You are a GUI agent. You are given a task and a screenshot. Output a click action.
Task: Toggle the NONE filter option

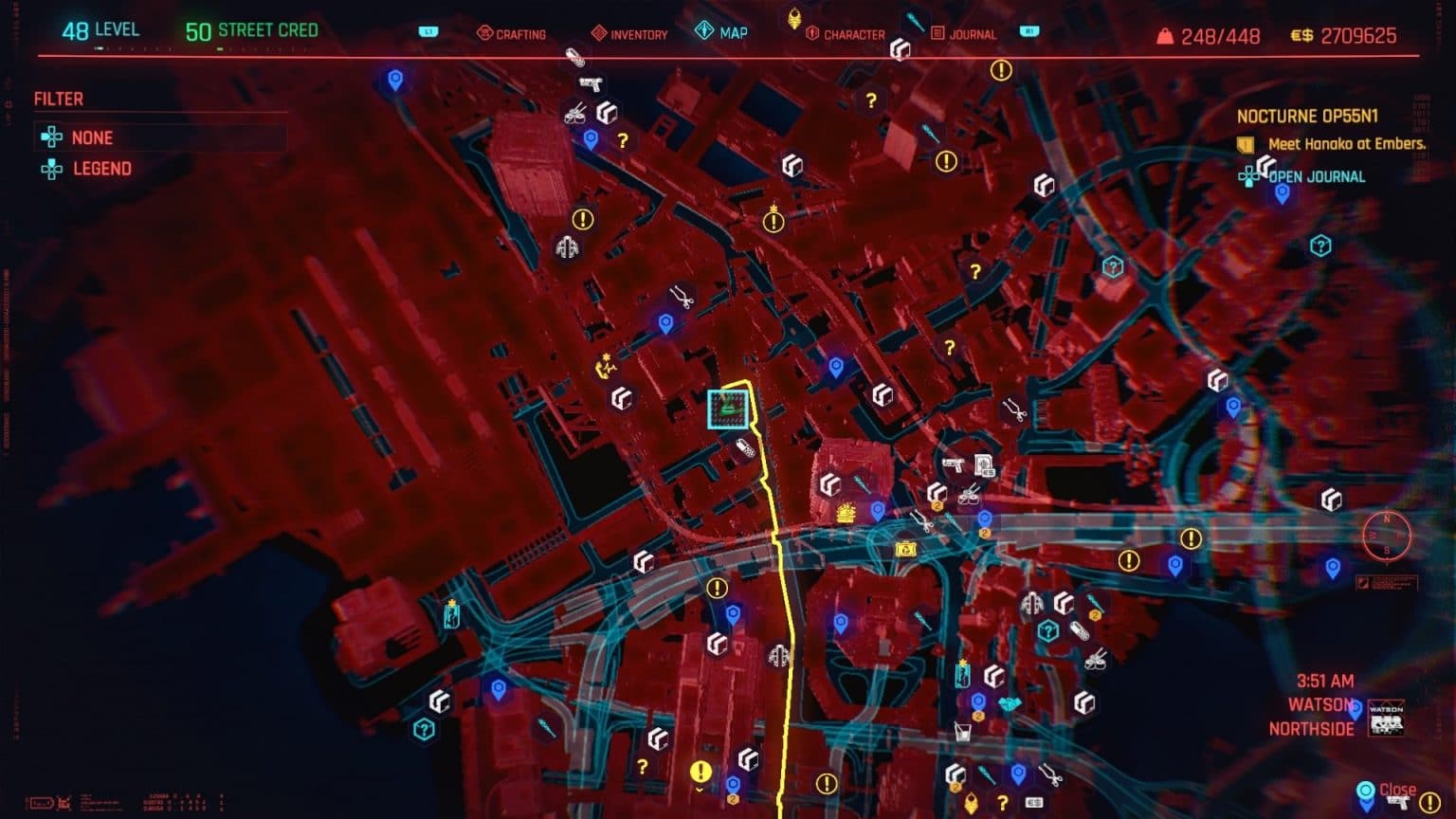point(92,136)
